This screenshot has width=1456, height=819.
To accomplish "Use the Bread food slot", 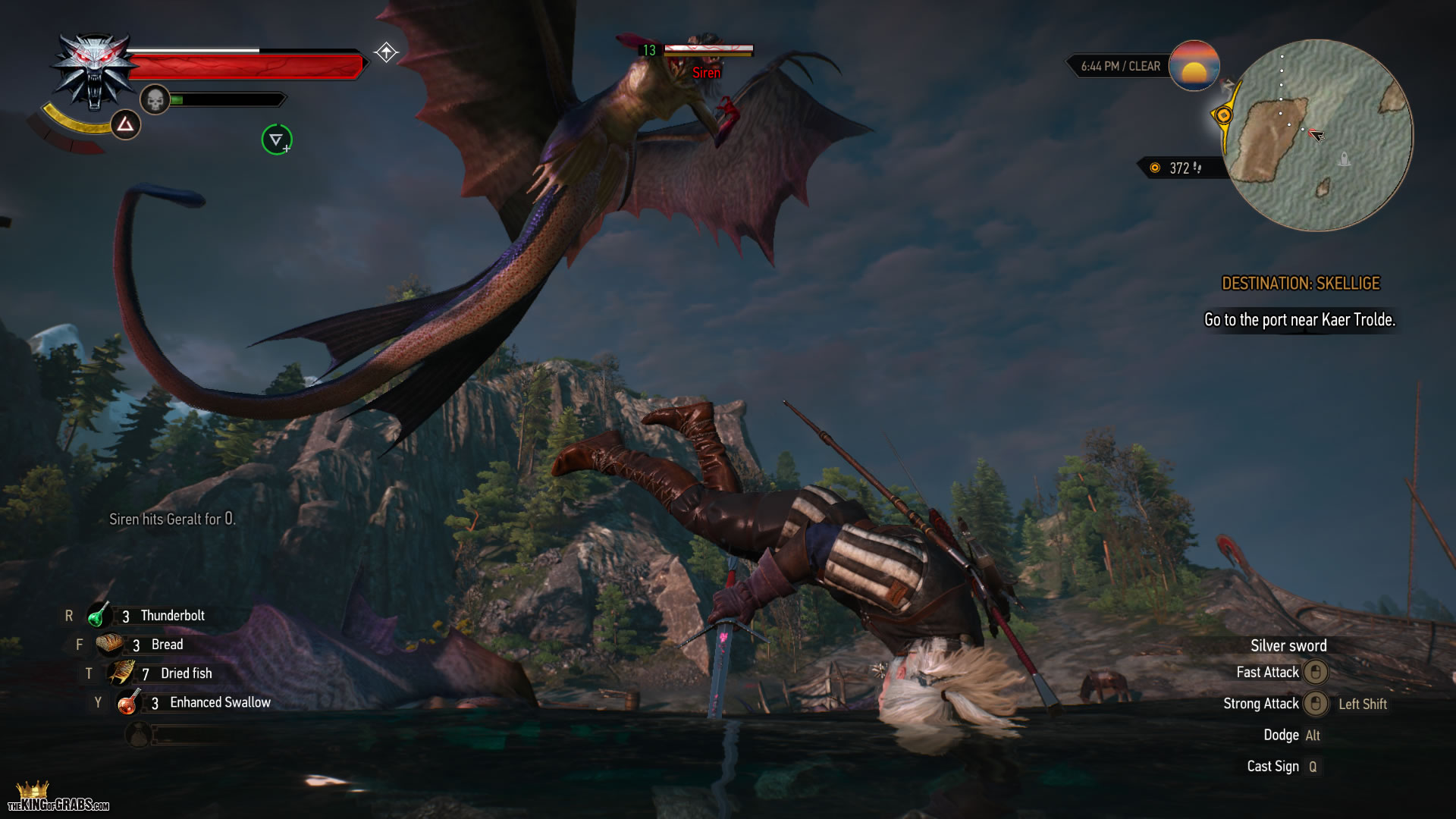I will [x=110, y=645].
